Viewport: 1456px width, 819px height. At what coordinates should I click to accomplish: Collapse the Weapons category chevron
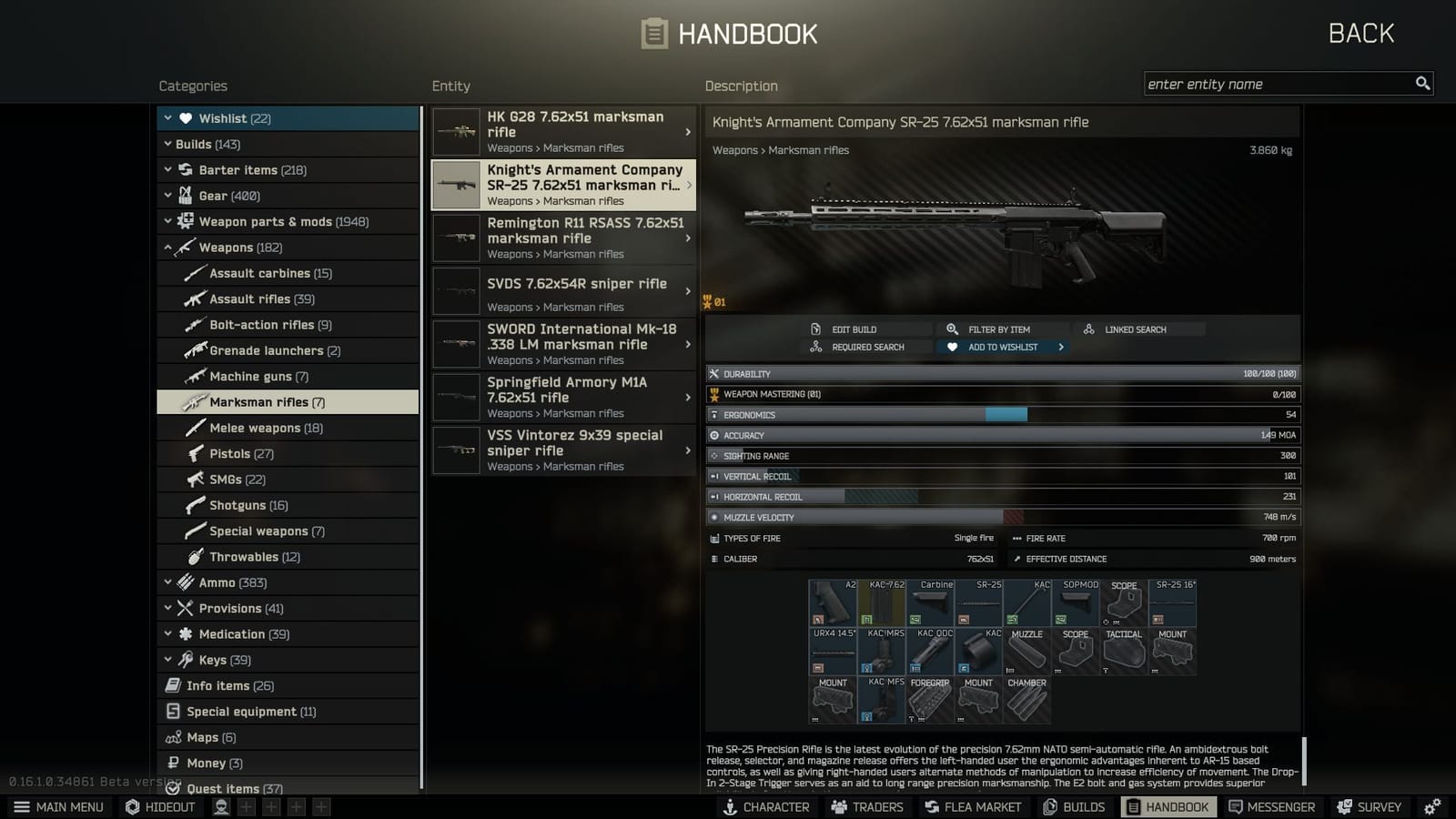point(168,247)
